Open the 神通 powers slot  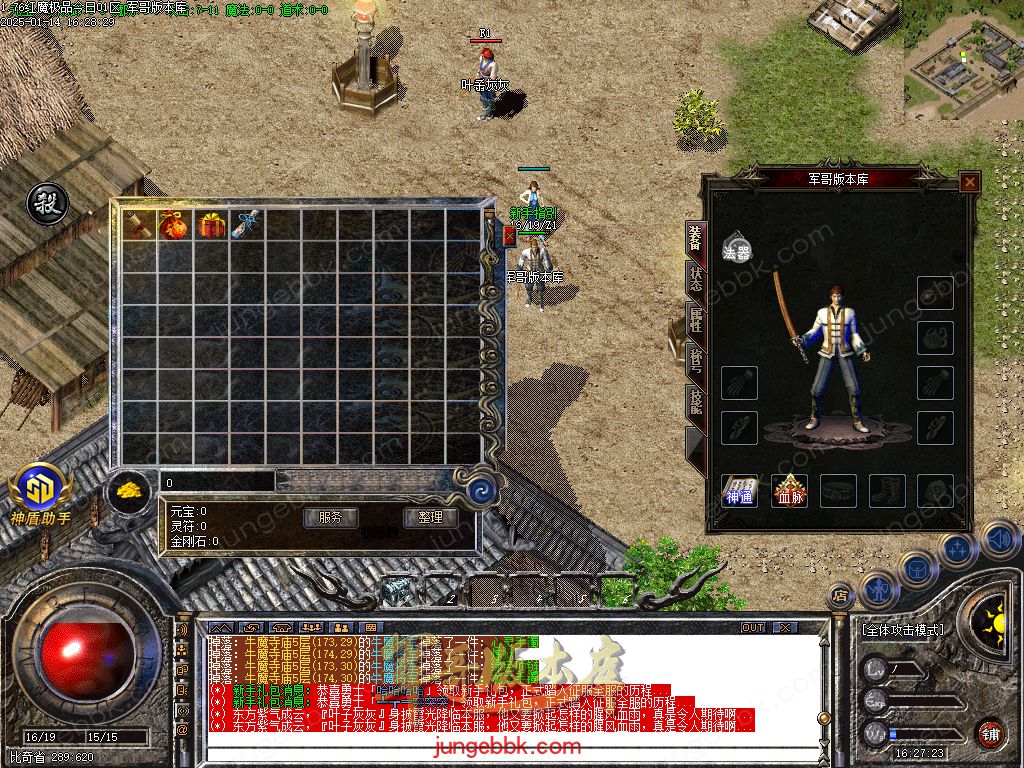pos(740,490)
